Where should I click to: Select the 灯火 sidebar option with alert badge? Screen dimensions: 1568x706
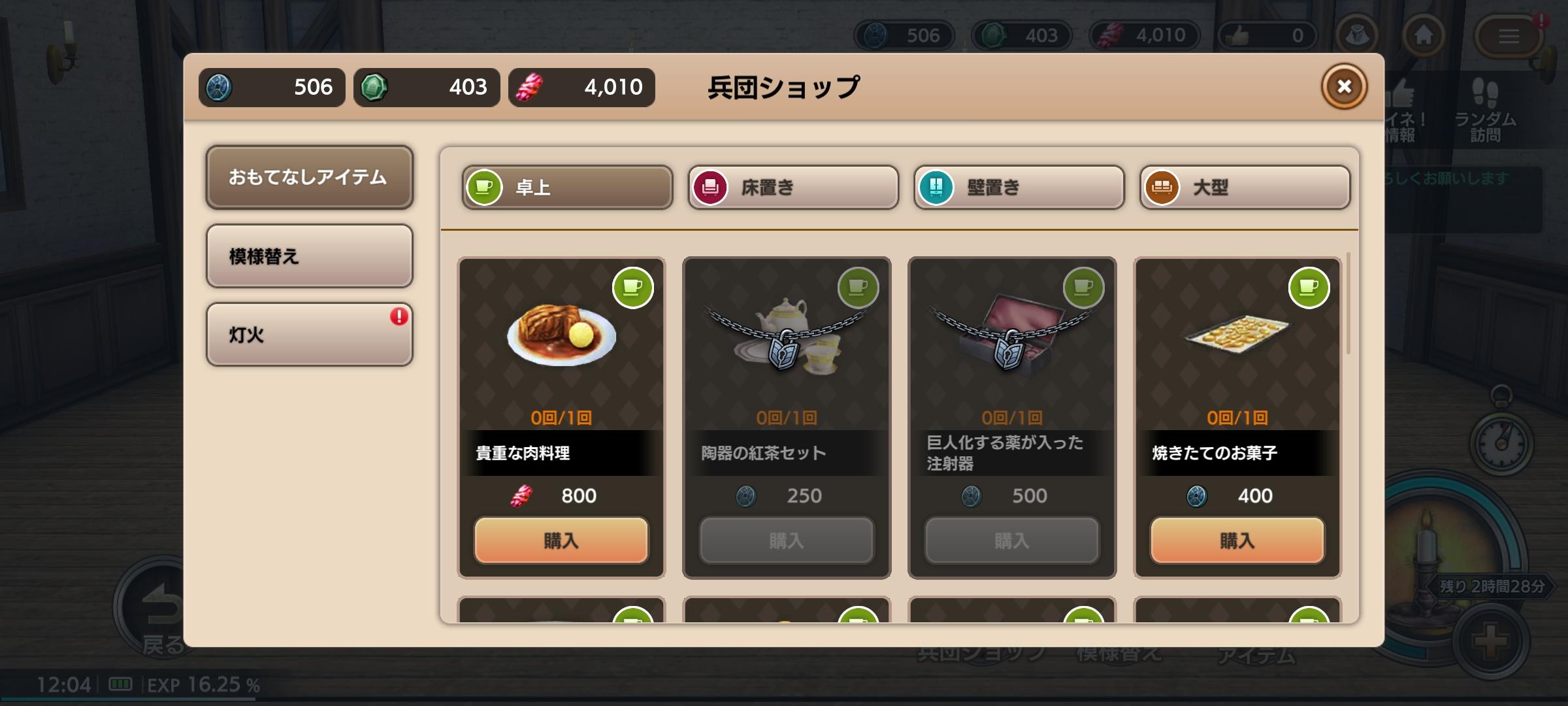tap(310, 334)
